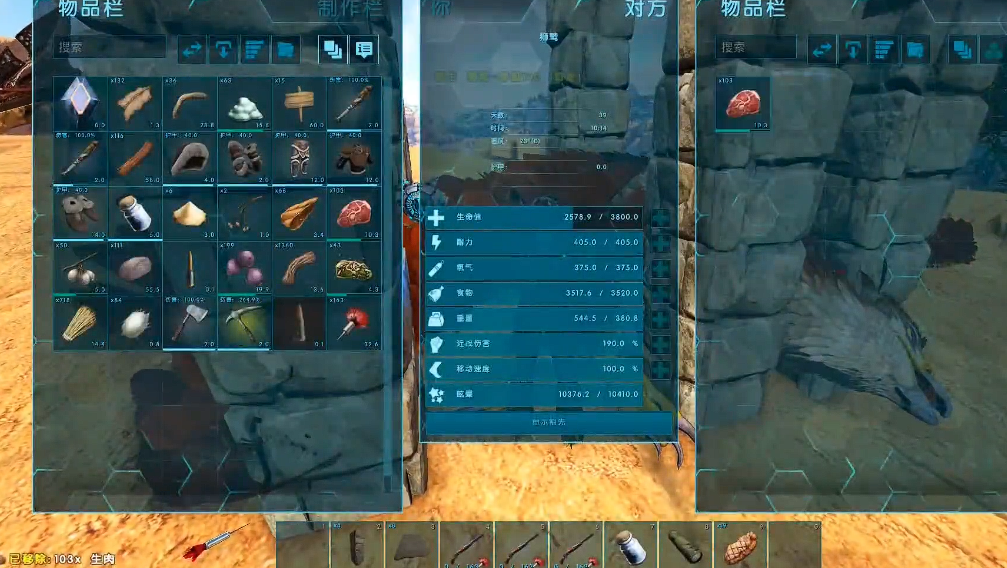This screenshot has width=1007, height=568.
Task: Choose the hide hat armor slot
Action: point(189,158)
